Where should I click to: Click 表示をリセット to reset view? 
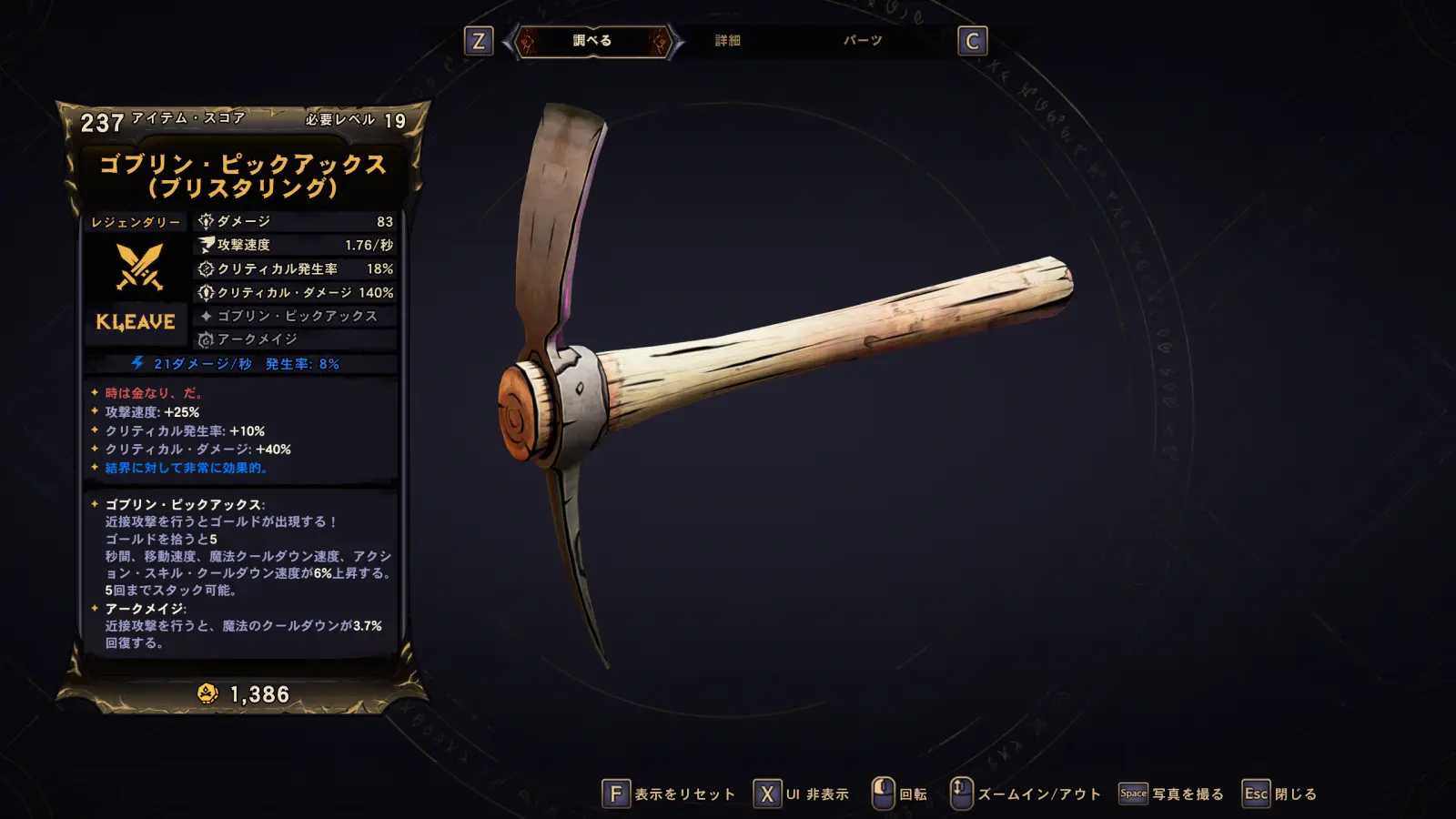point(669,794)
